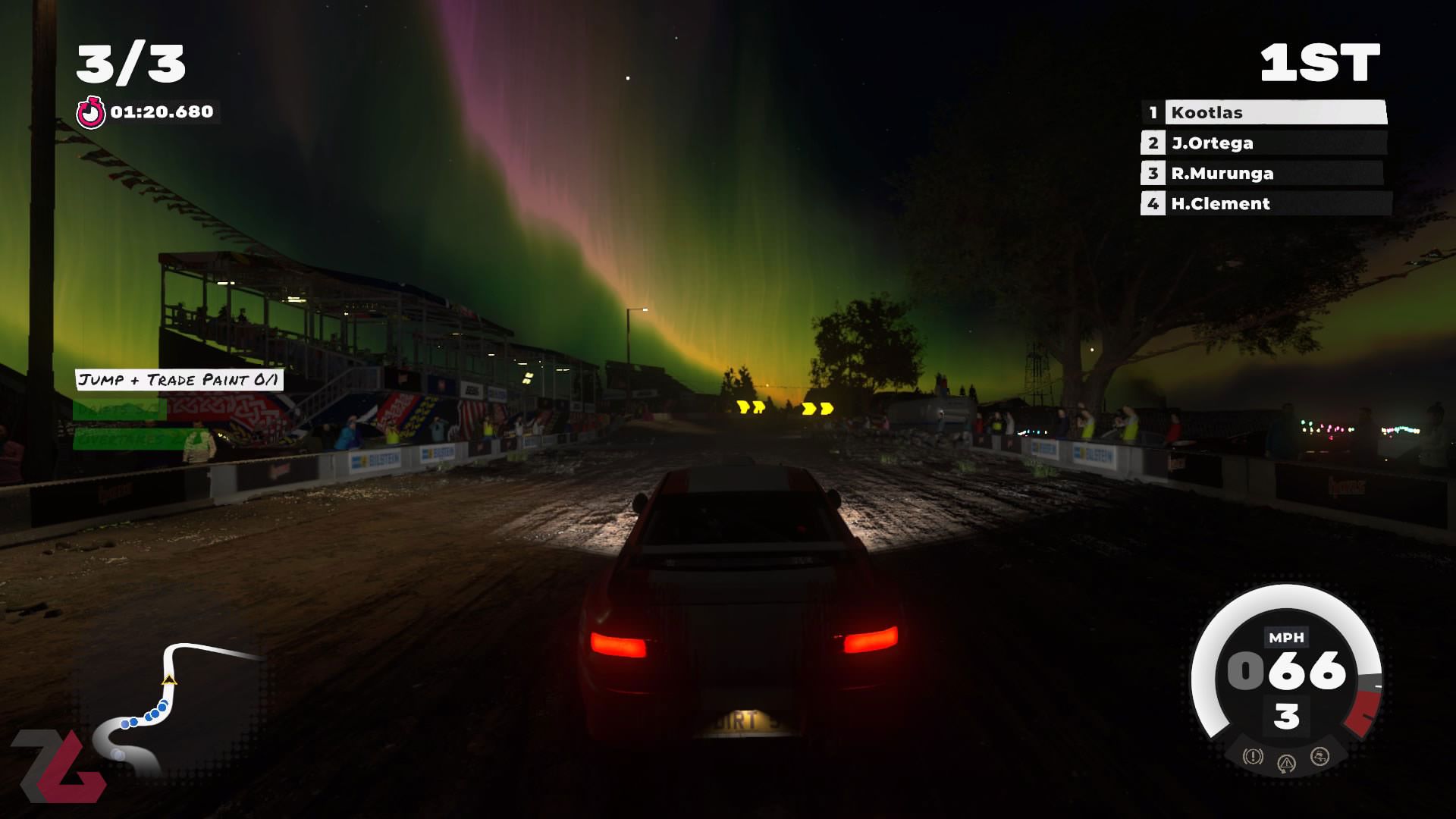Select J.Ortega's standings row
1456x819 pixels.
click(x=1264, y=143)
